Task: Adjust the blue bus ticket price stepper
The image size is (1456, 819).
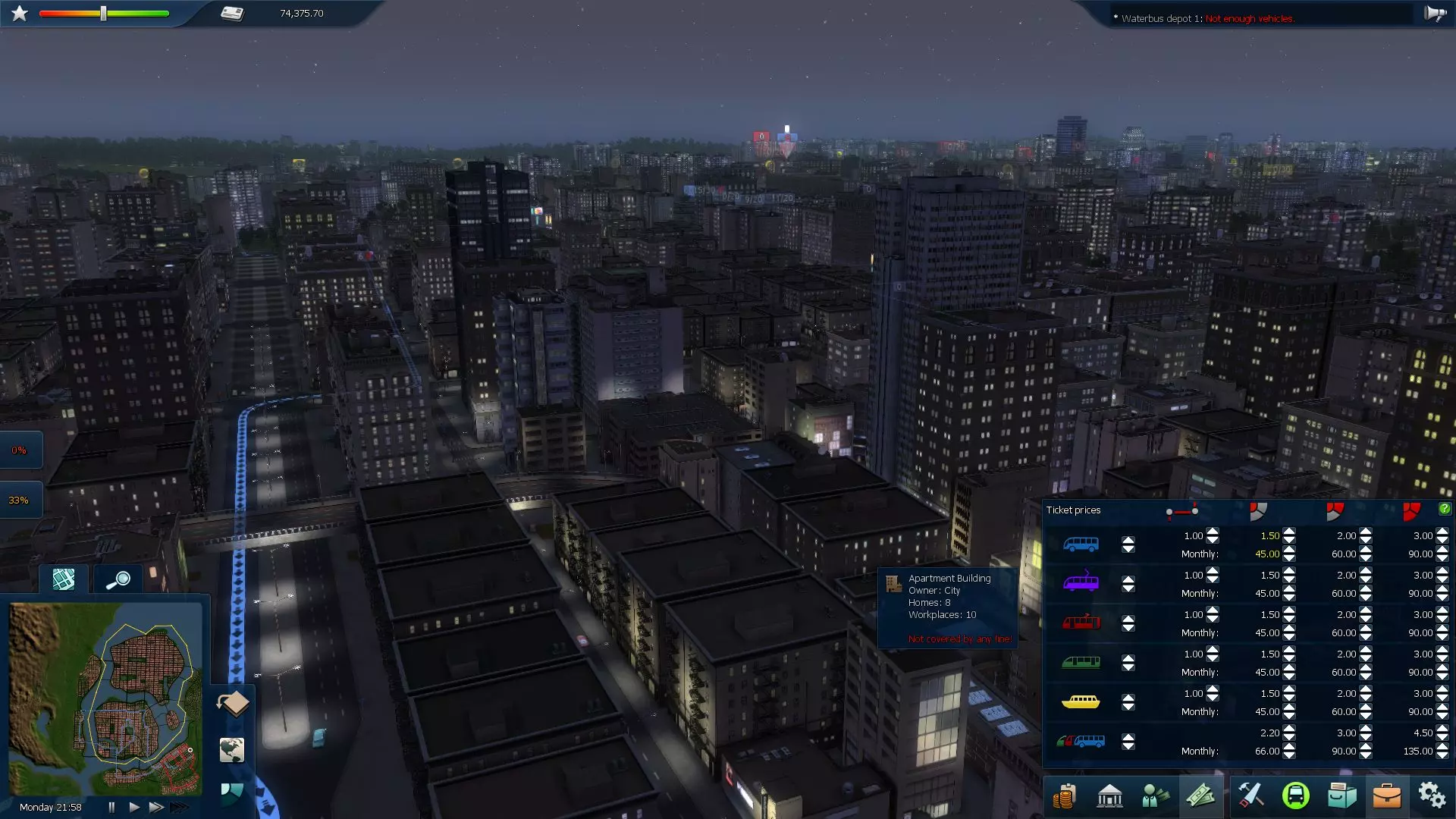Action: pyautogui.click(x=1128, y=544)
